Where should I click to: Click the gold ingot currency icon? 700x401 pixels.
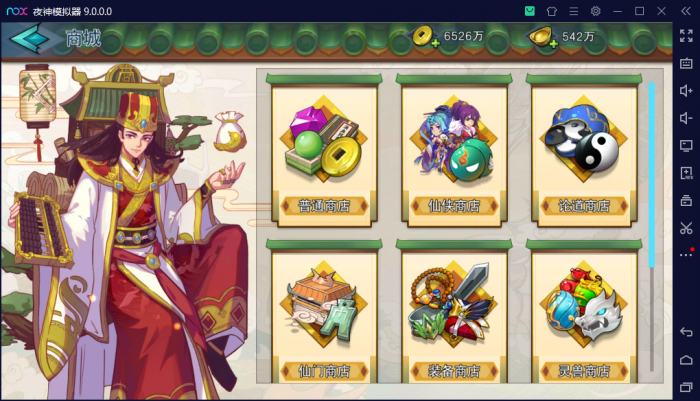point(543,37)
